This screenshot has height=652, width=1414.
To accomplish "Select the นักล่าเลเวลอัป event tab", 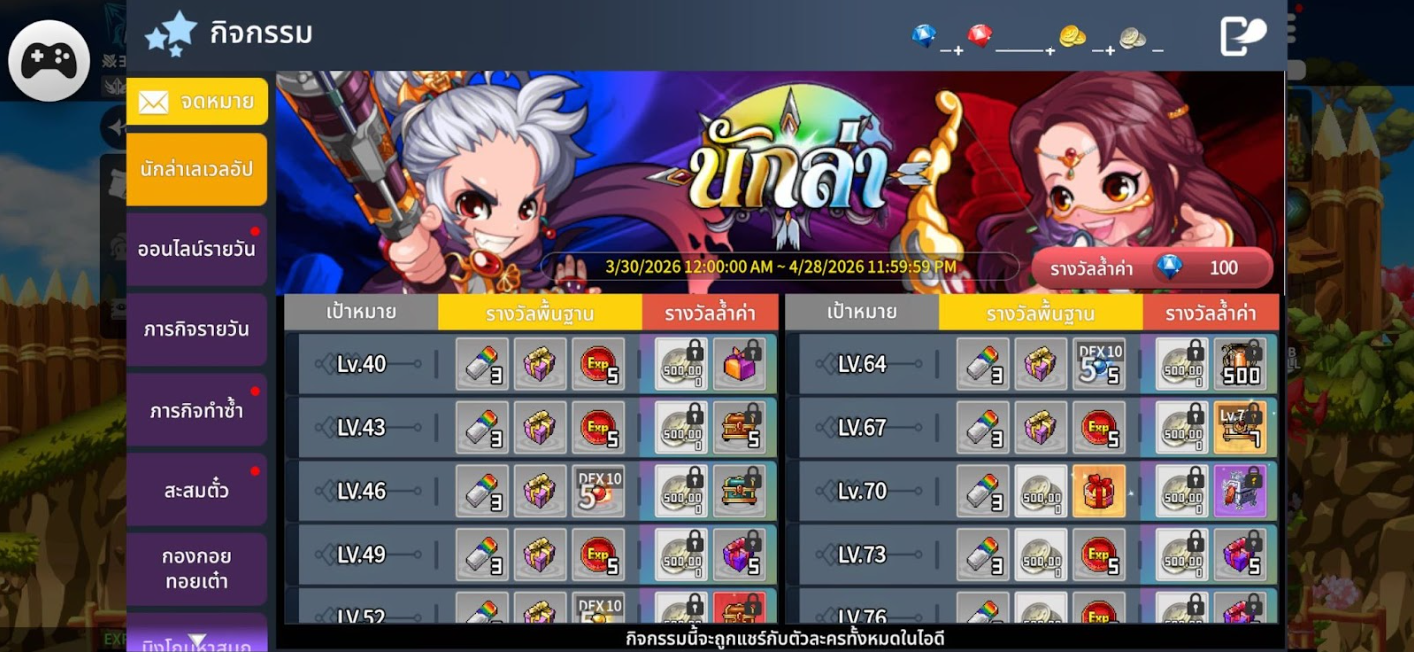I will click(x=197, y=169).
